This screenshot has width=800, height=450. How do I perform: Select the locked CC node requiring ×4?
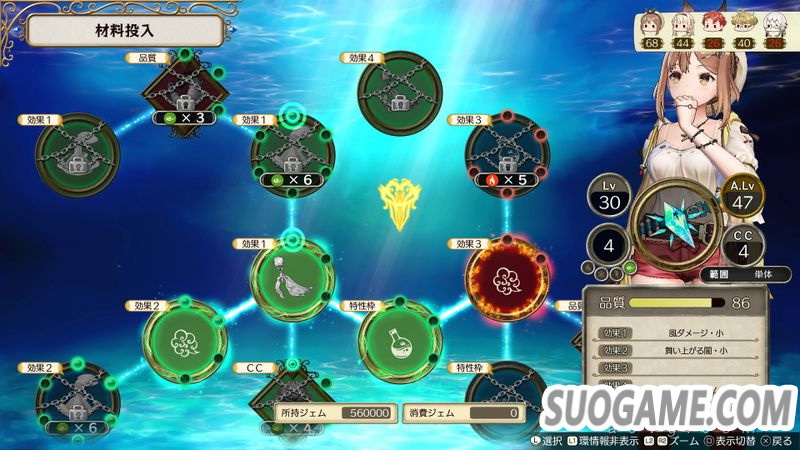[291, 400]
